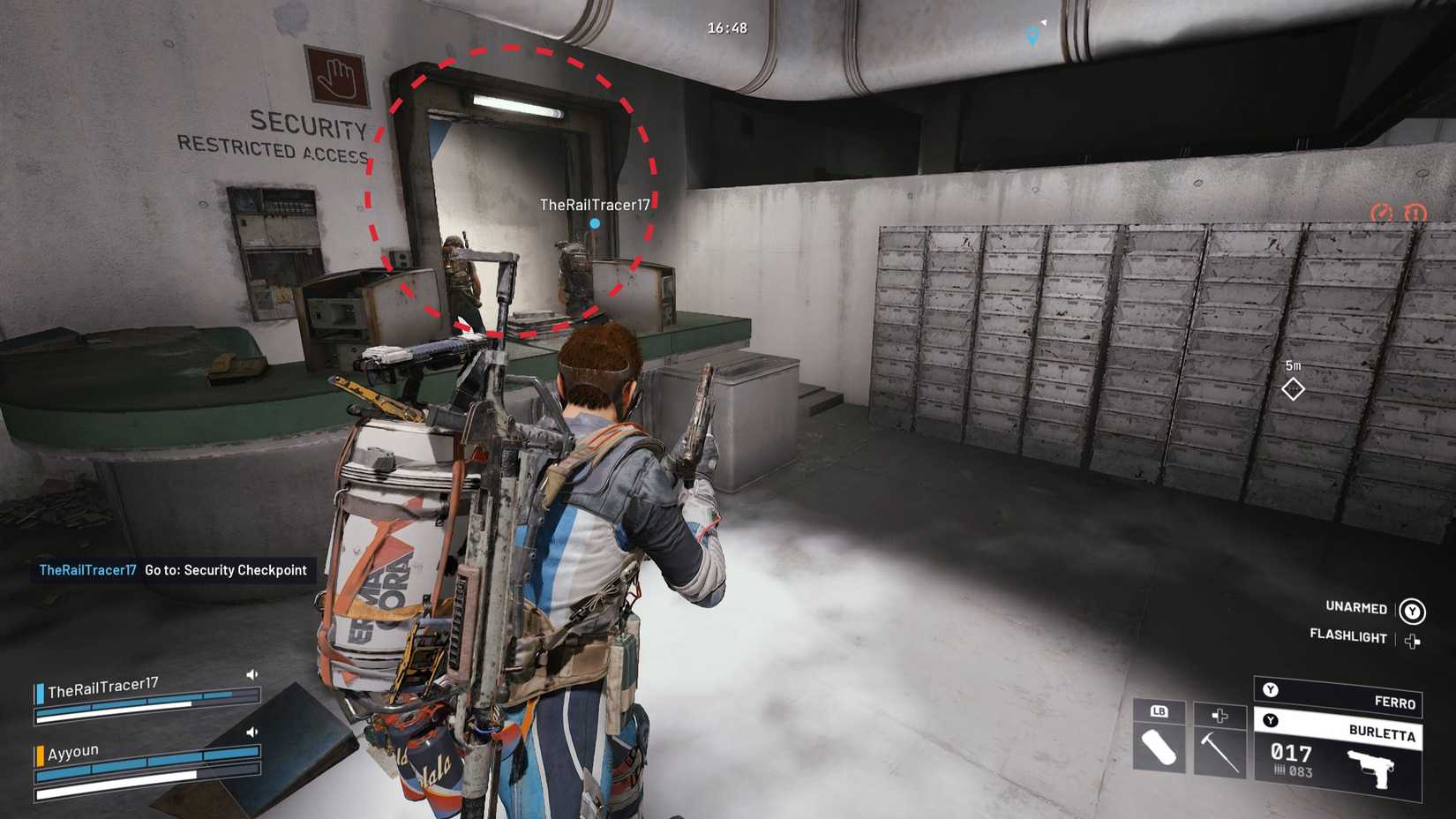Mute TheRailTracer17's voice speaker icon
The height and width of the screenshot is (819, 1456).
(251, 672)
